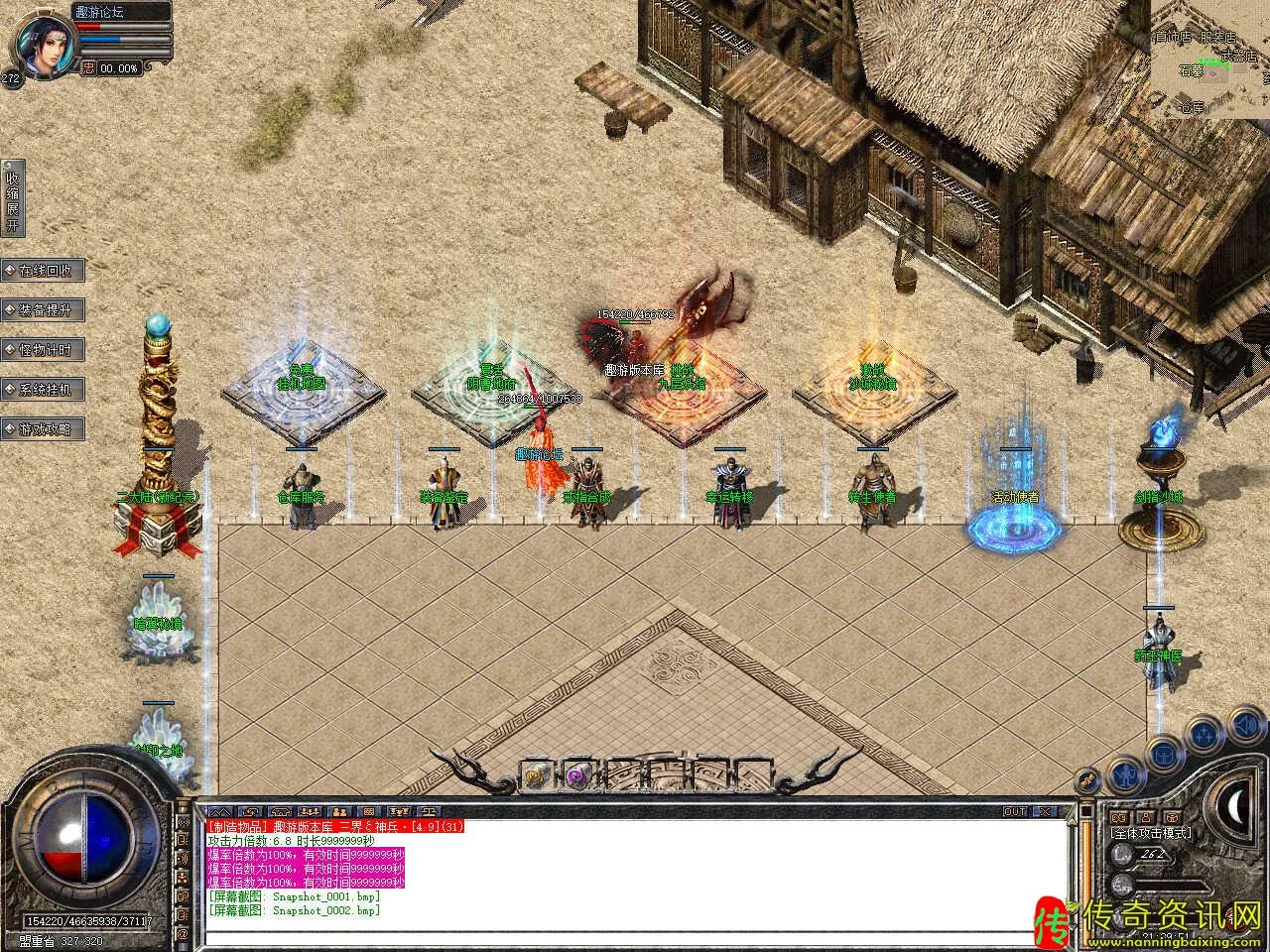Open the skills sparkle round button
This screenshot has width=1270, height=952.
pyautogui.click(x=1203, y=735)
